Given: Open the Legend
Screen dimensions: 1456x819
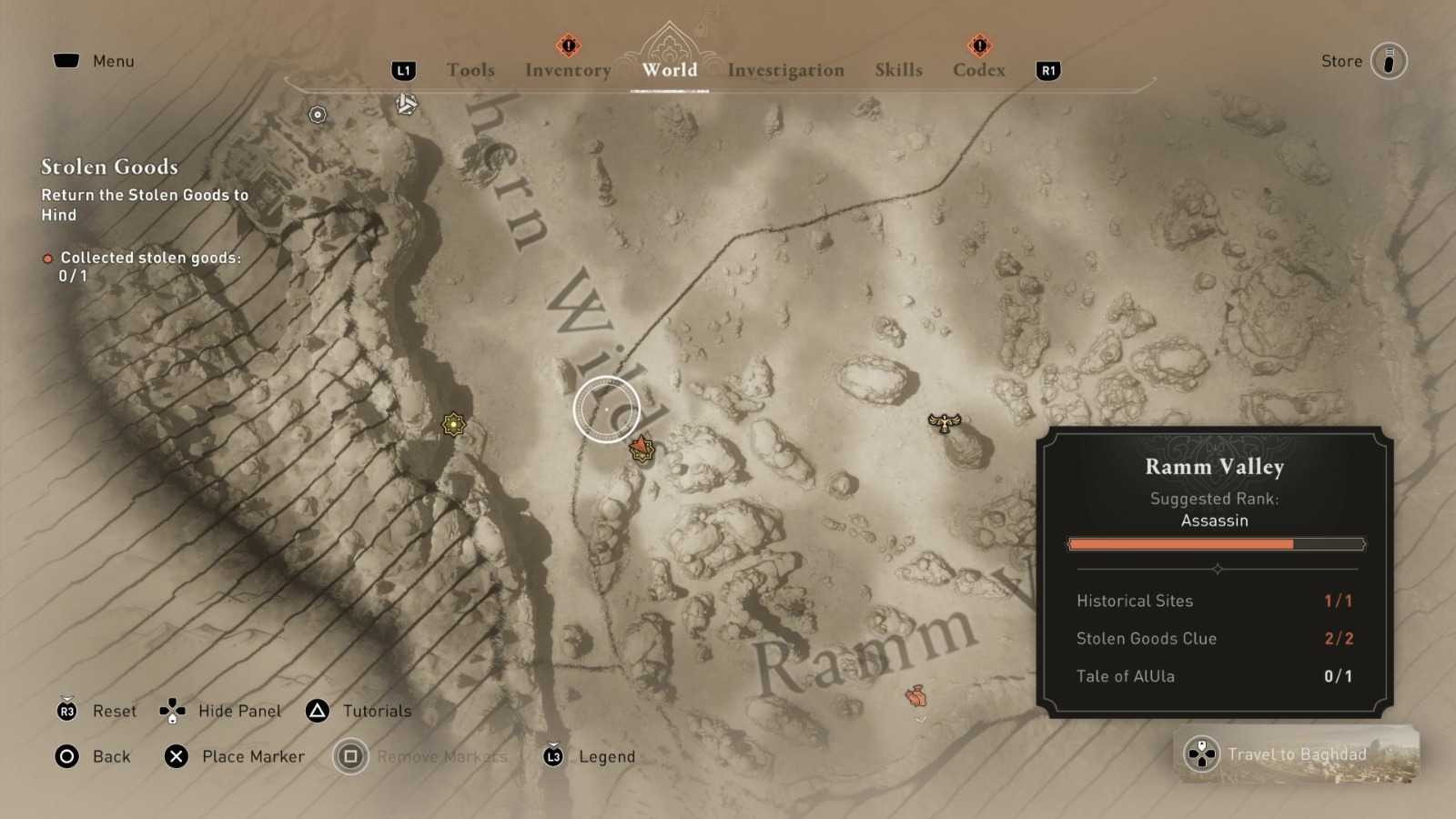Looking at the screenshot, I should click(x=606, y=756).
